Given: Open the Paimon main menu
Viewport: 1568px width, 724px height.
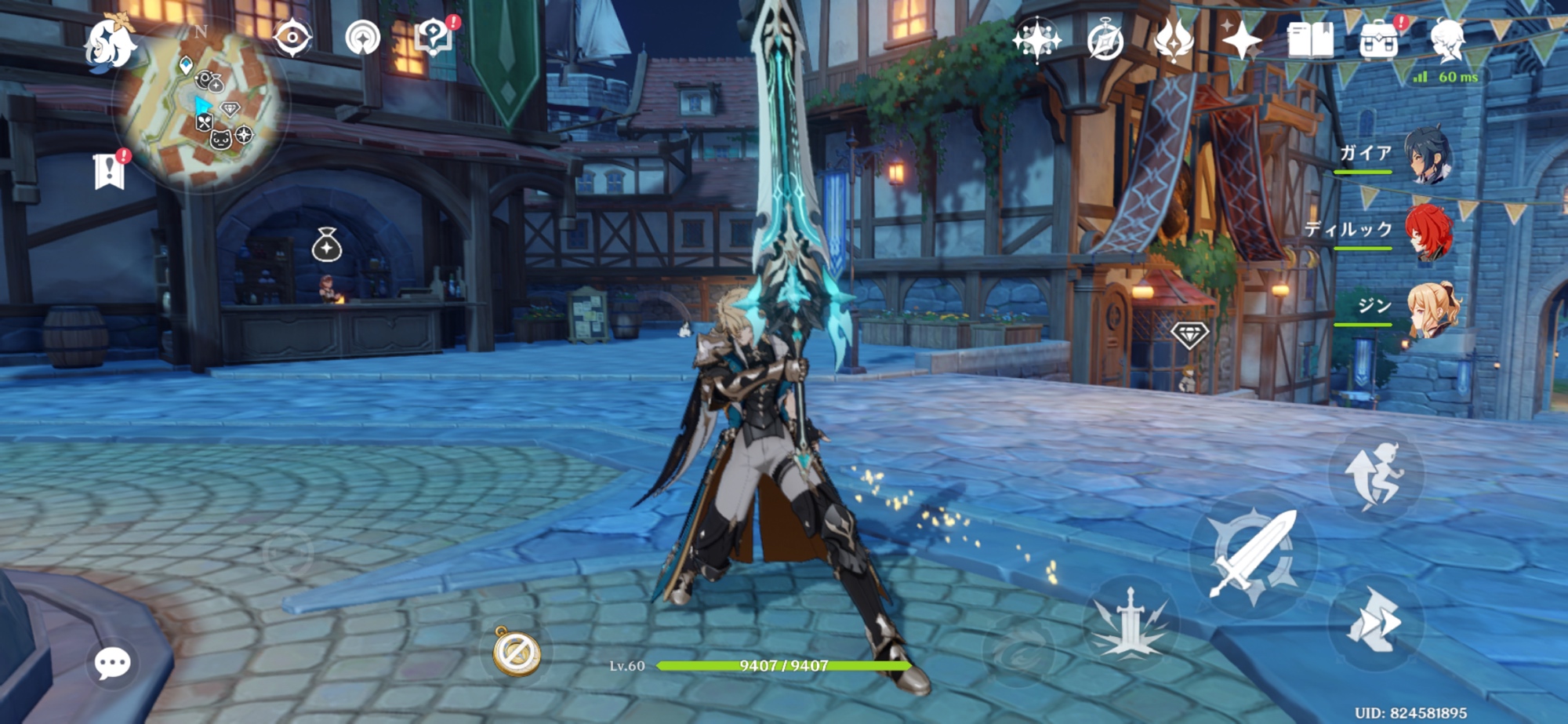Looking at the screenshot, I should coord(110,45).
